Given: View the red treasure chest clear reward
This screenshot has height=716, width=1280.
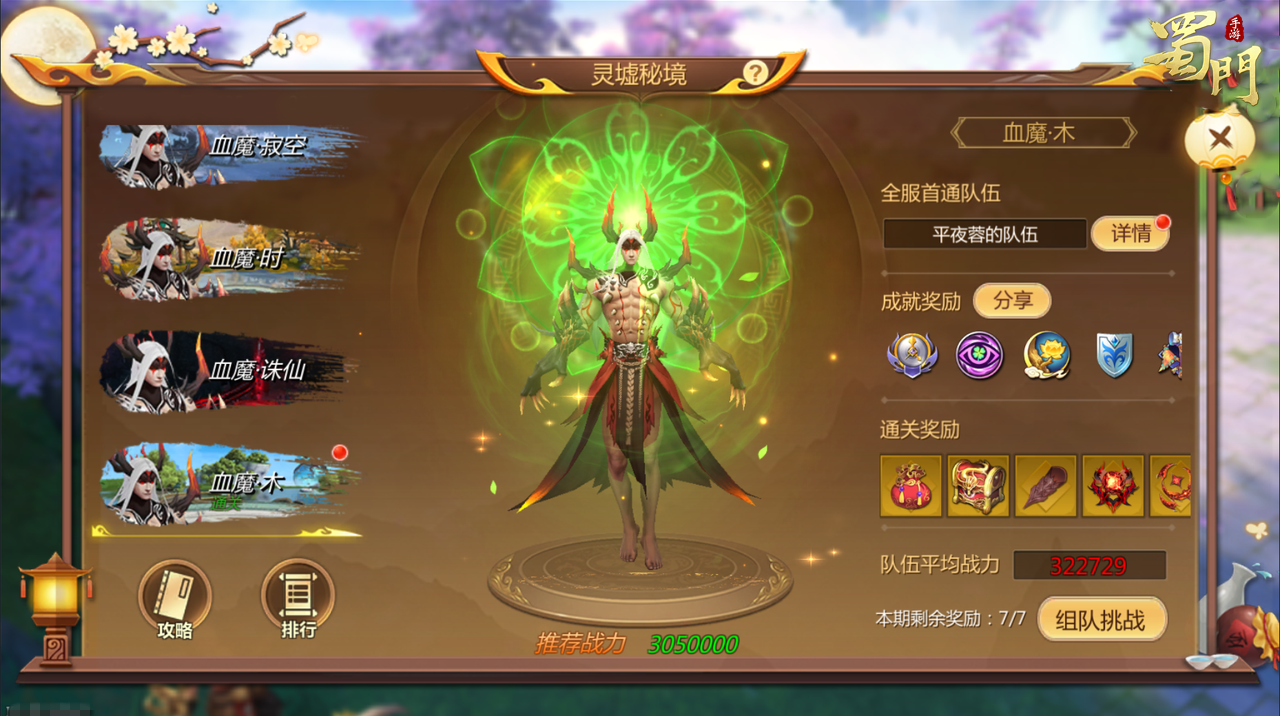Looking at the screenshot, I should pyautogui.click(x=978, y=486).
